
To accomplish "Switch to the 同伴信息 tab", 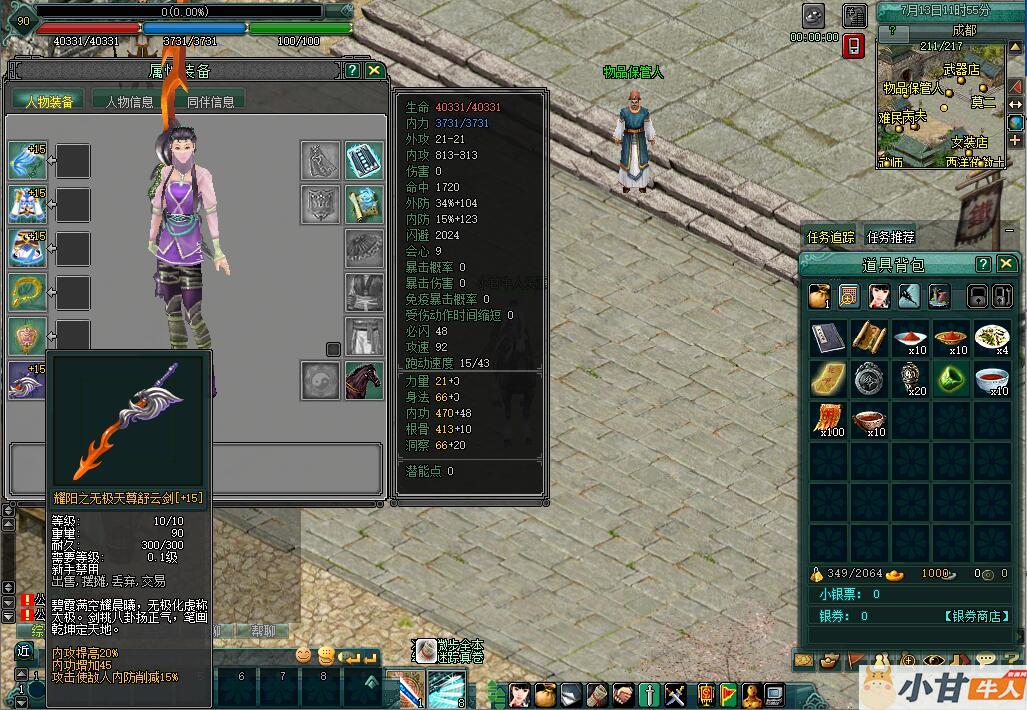I will click(210, 101).
